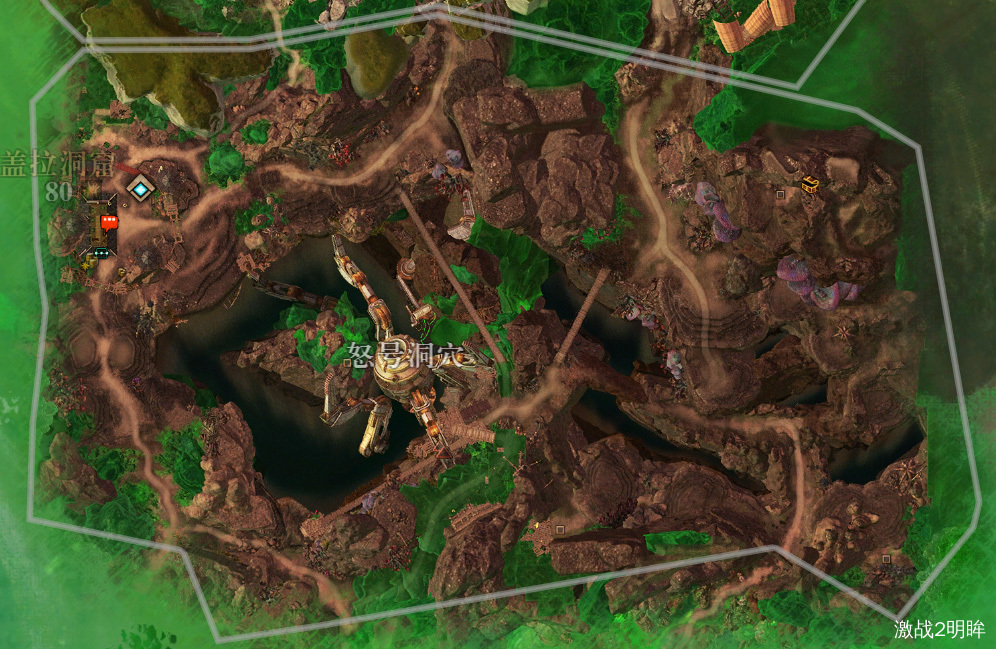Click the red speech bubble map marker
The height and width of the screenshot is (649, 996).
[x=109, y=221]
